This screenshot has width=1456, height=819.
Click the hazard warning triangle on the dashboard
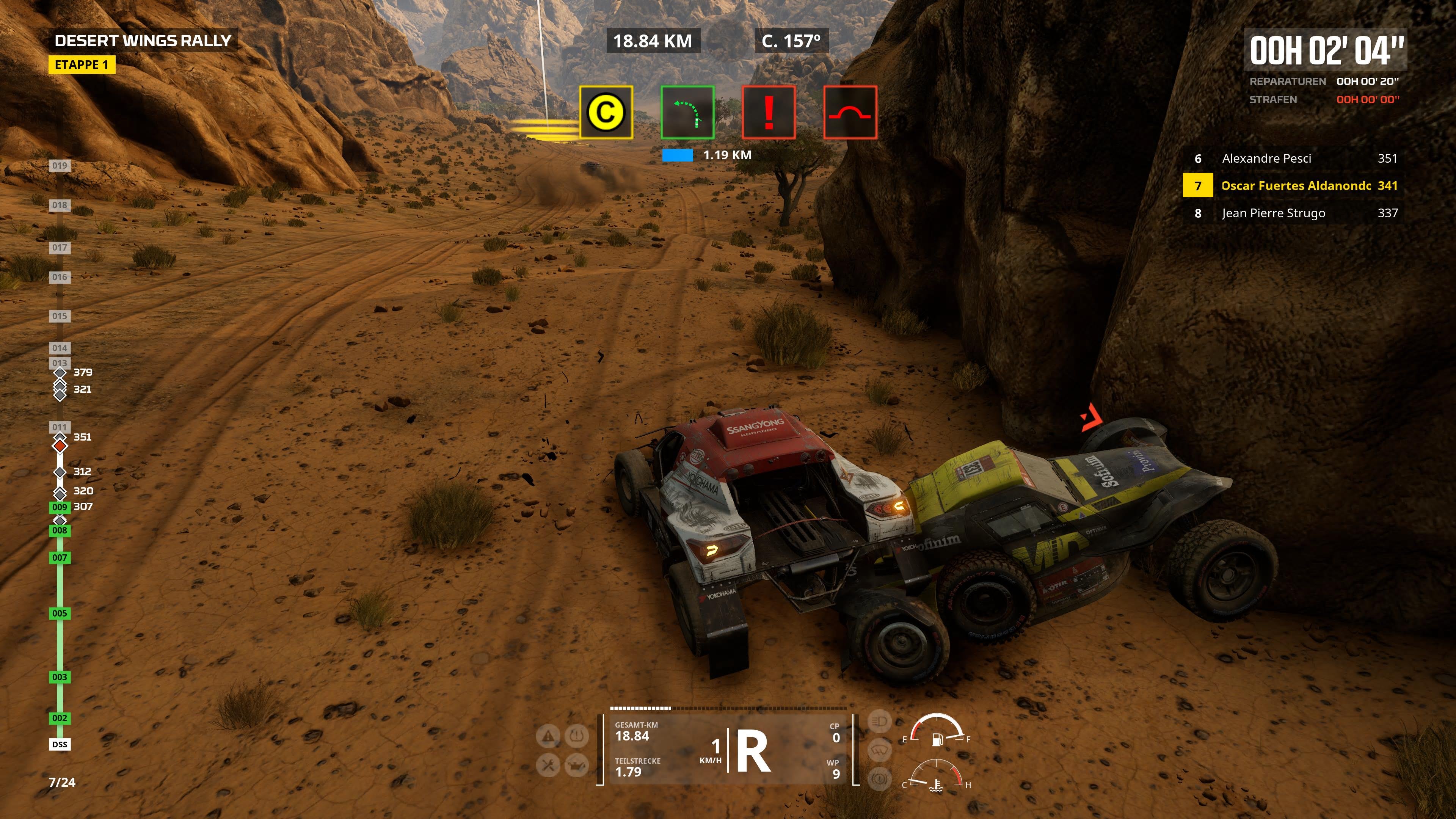[x=548, y=736]
